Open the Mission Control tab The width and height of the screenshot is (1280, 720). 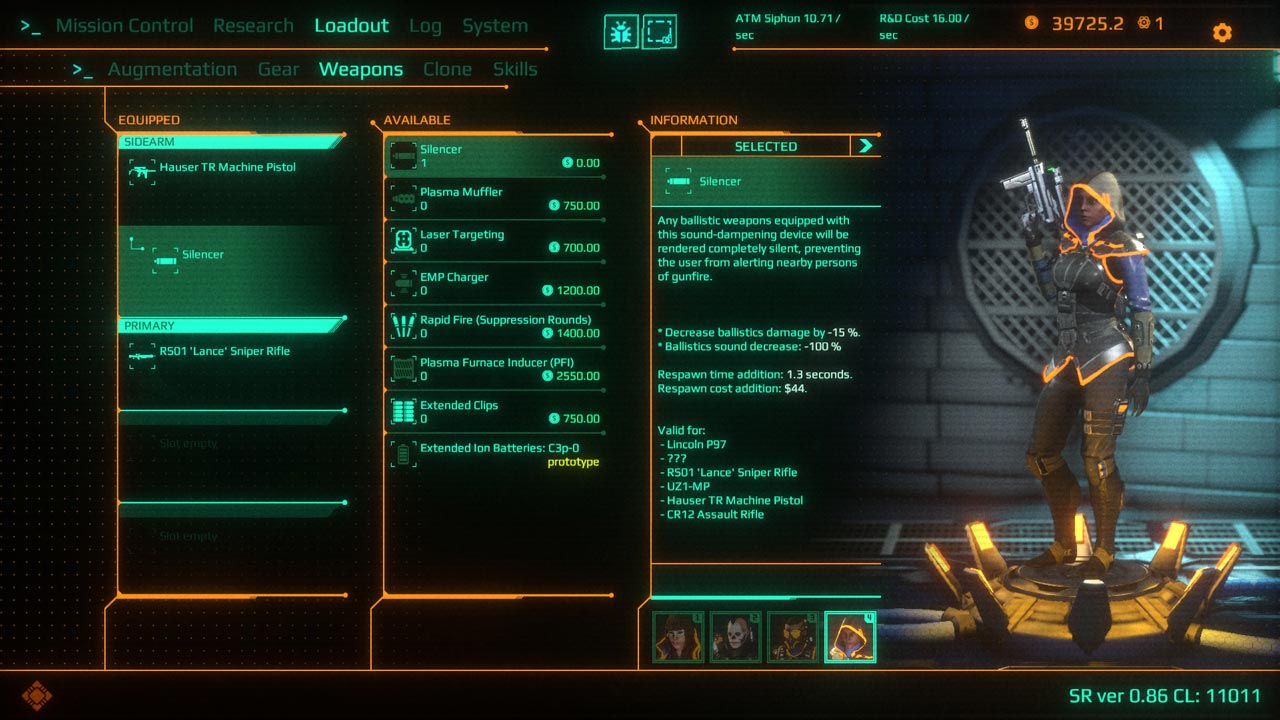124,26
